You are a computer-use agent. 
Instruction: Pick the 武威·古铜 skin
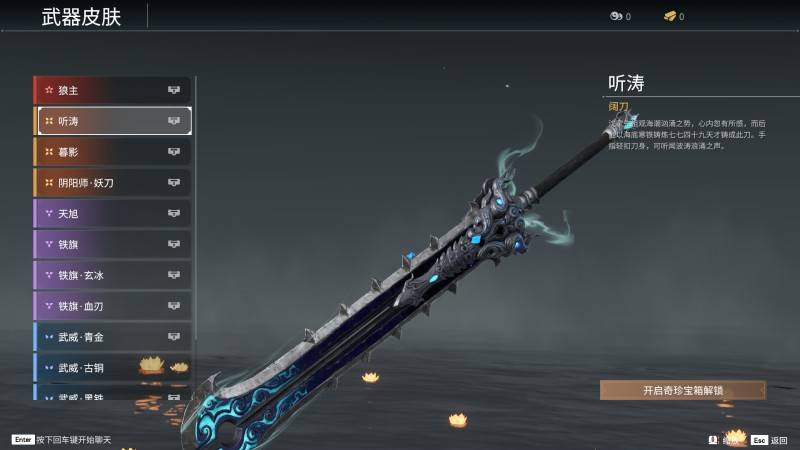coord(112,368)
